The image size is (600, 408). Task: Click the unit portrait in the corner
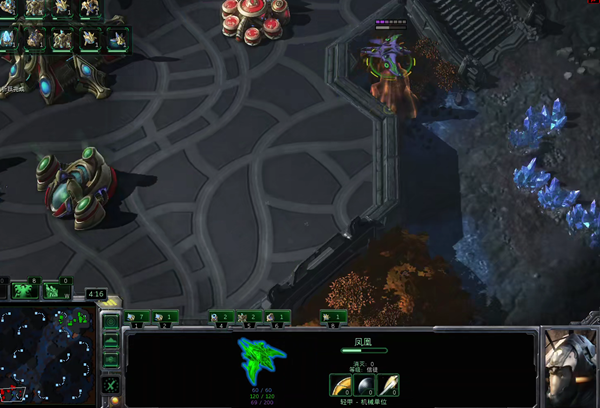point(570,367)
